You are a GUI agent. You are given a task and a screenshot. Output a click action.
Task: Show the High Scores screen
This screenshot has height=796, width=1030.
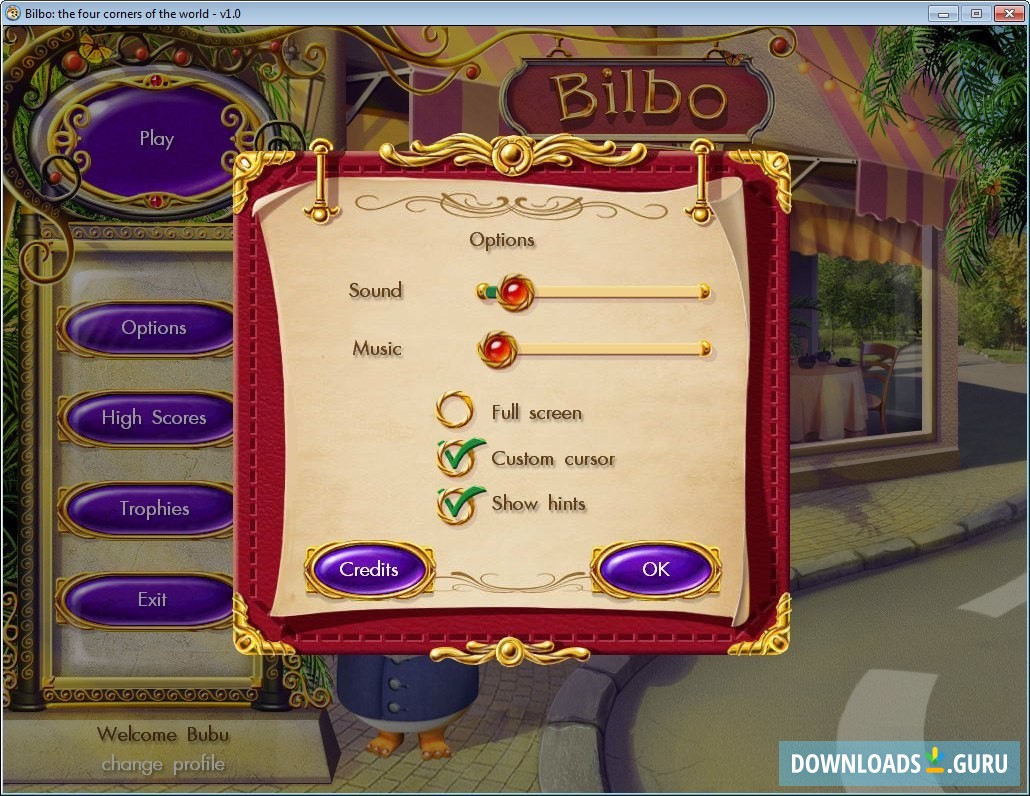153,418
